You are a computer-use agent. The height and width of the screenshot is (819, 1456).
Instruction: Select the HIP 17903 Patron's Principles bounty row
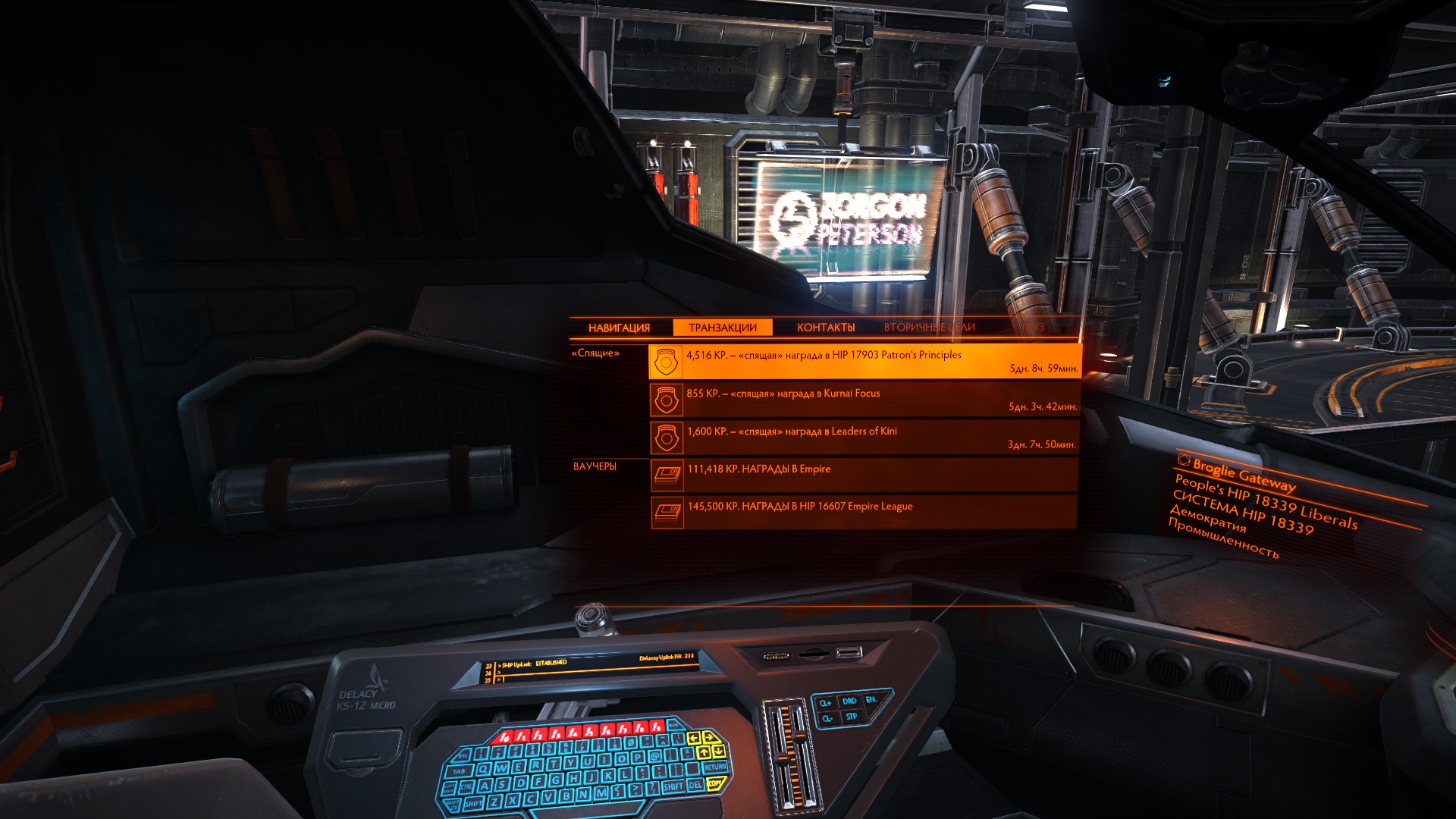864,361
